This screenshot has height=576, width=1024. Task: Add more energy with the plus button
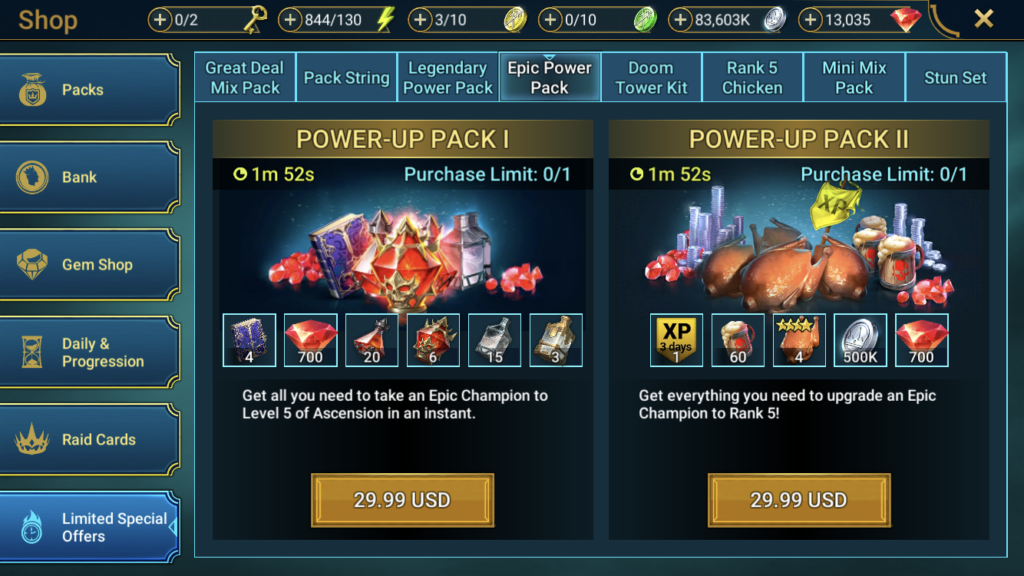tap(291, 19)
